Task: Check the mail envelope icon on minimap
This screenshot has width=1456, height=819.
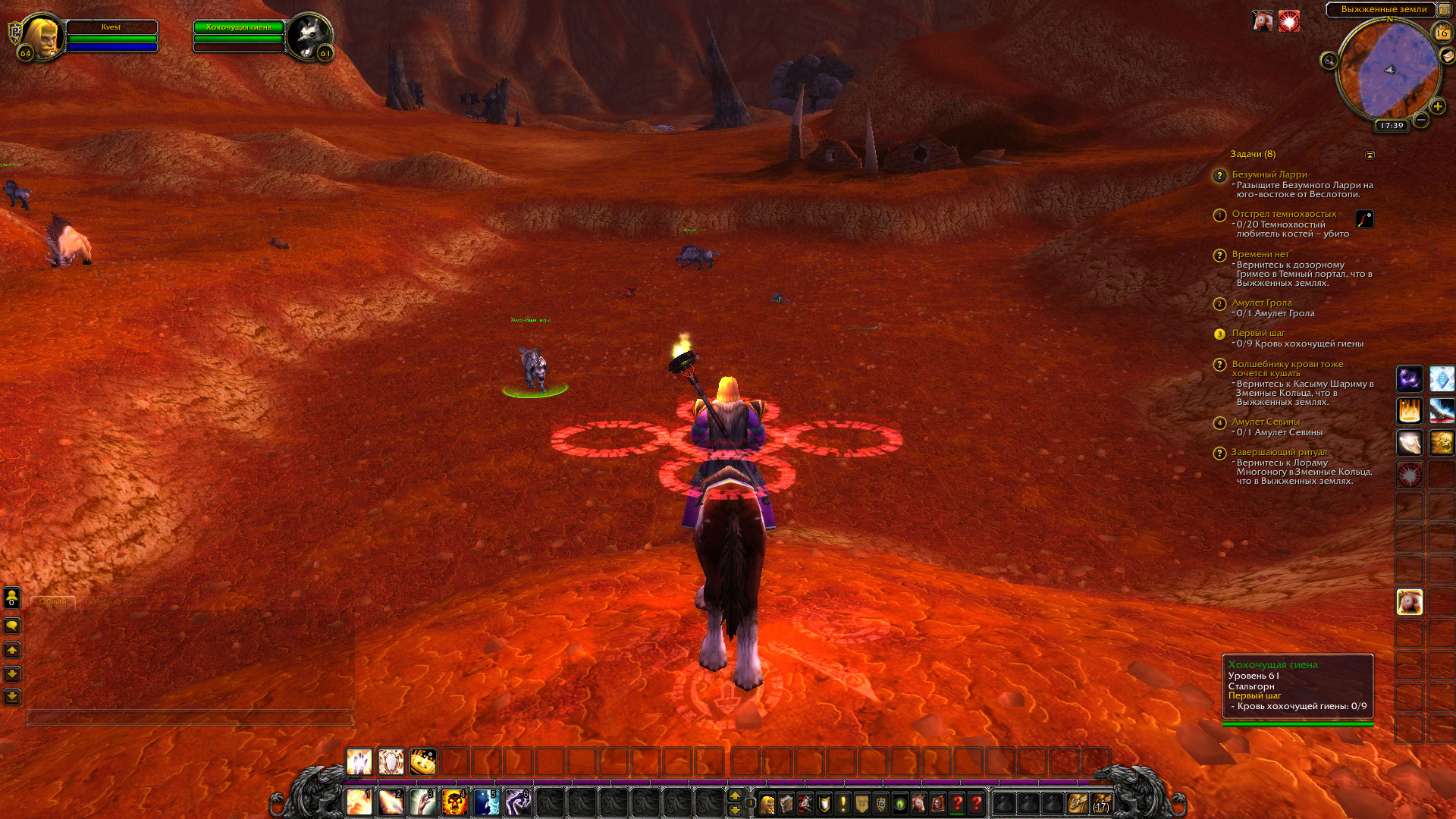Action: click(x=1447, y=56)
